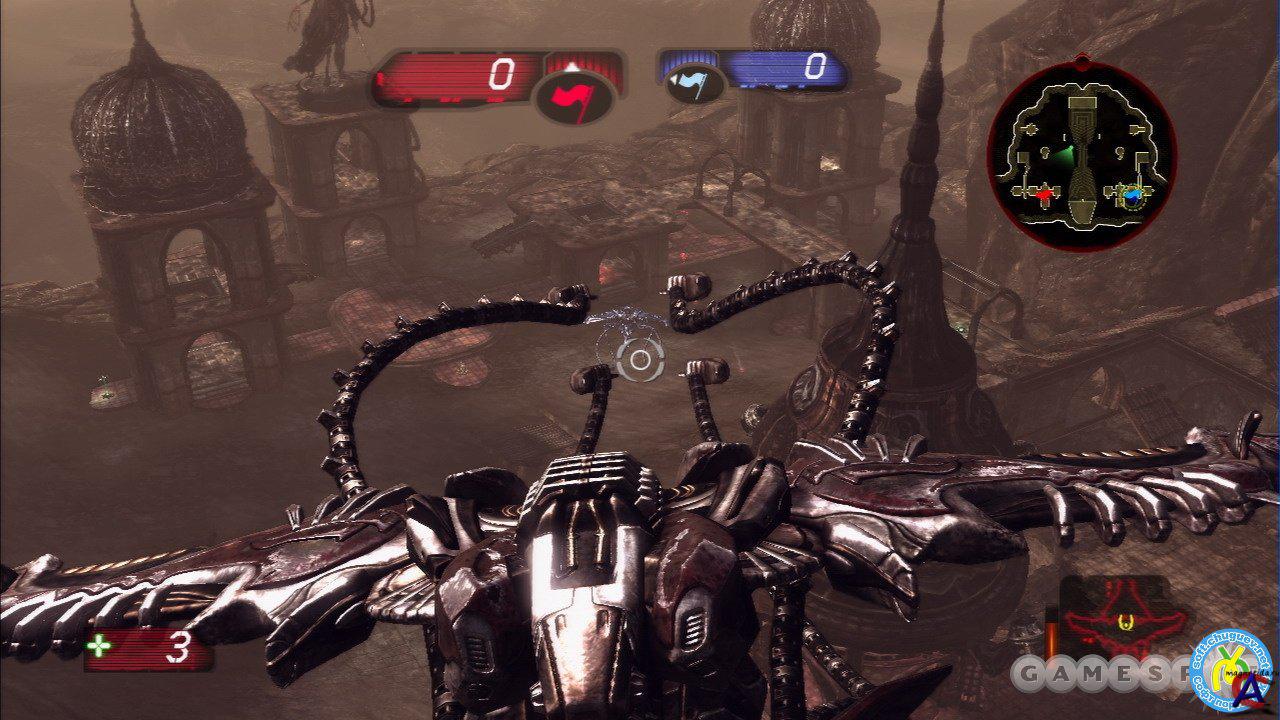
Task: Click the green health cross icon
Action: (x=100, y=649)
